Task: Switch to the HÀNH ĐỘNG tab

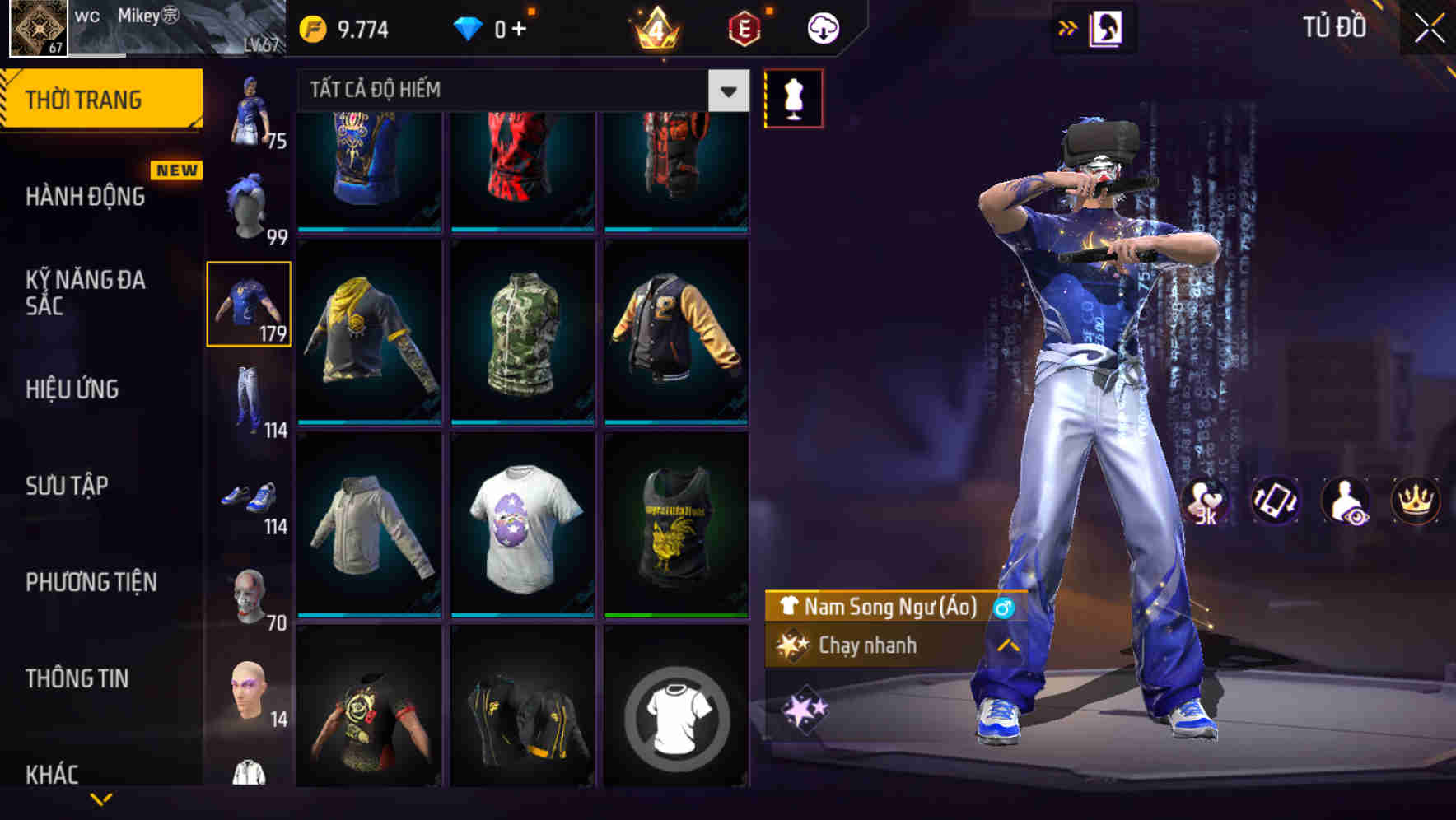Action: [x=85, y=196]
